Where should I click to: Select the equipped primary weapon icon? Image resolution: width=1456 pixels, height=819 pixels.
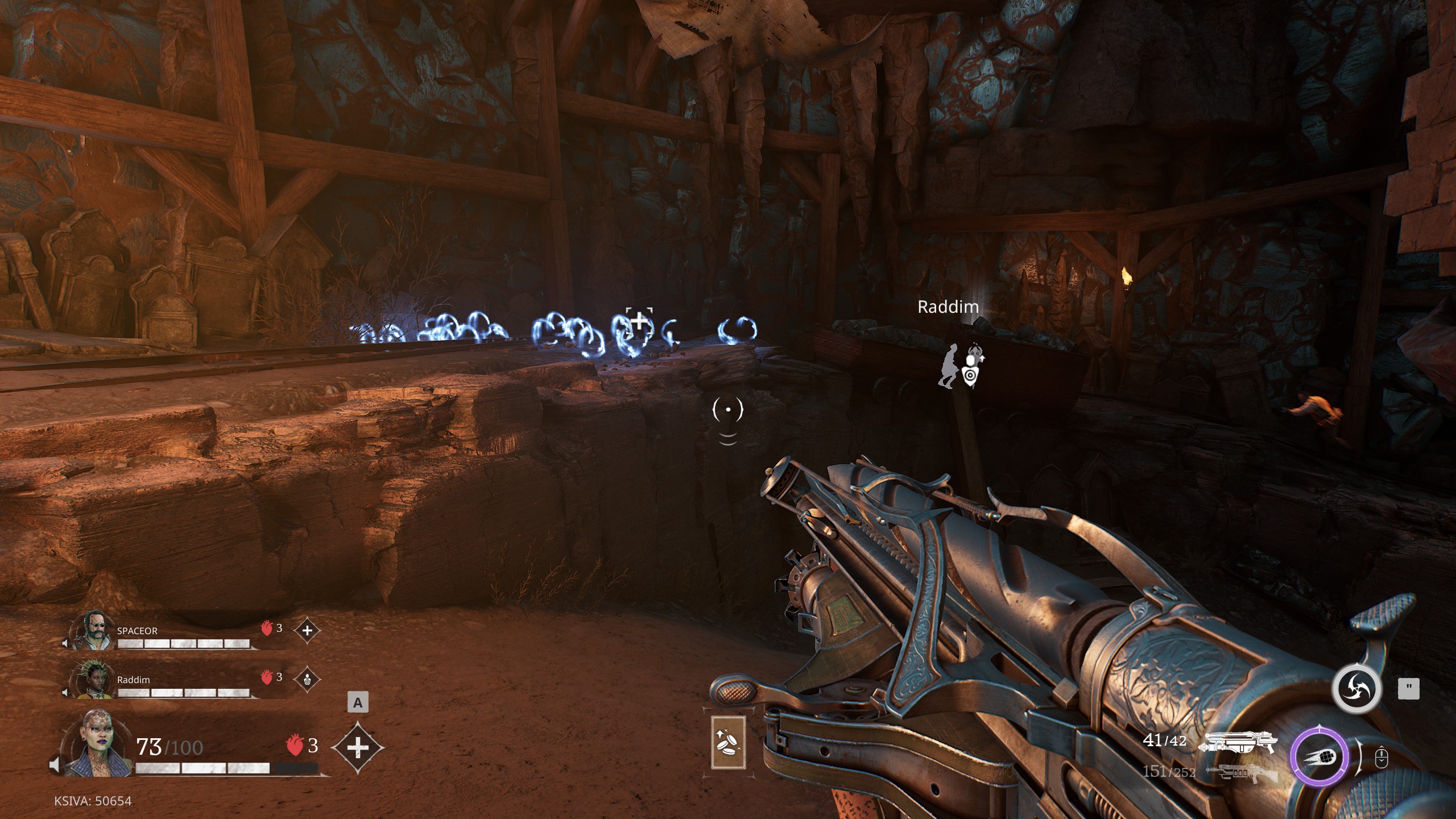pyautogui.click(x=1238, y=743)
